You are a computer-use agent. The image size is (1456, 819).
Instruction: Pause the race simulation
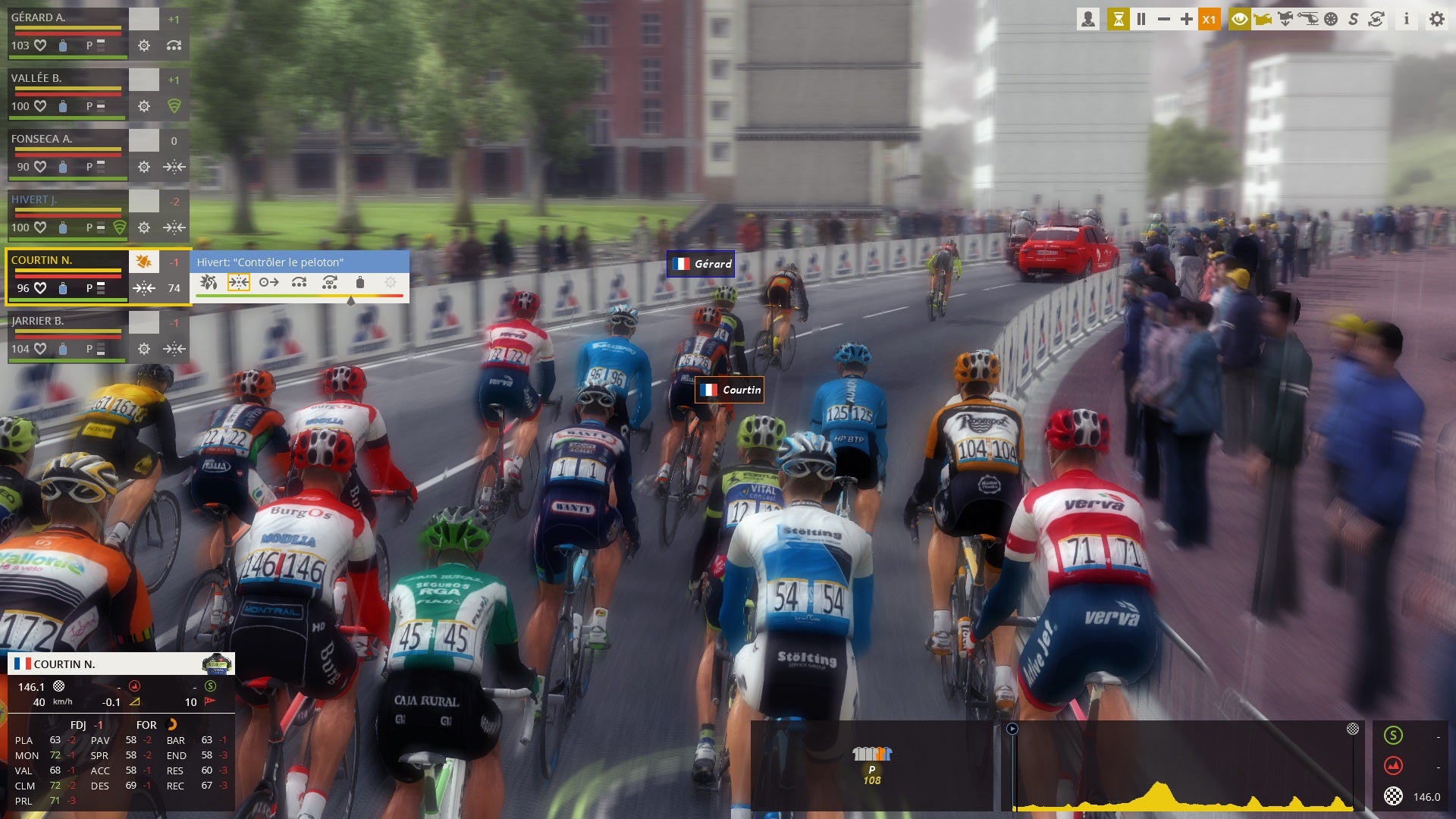[x=1141, y=19]
